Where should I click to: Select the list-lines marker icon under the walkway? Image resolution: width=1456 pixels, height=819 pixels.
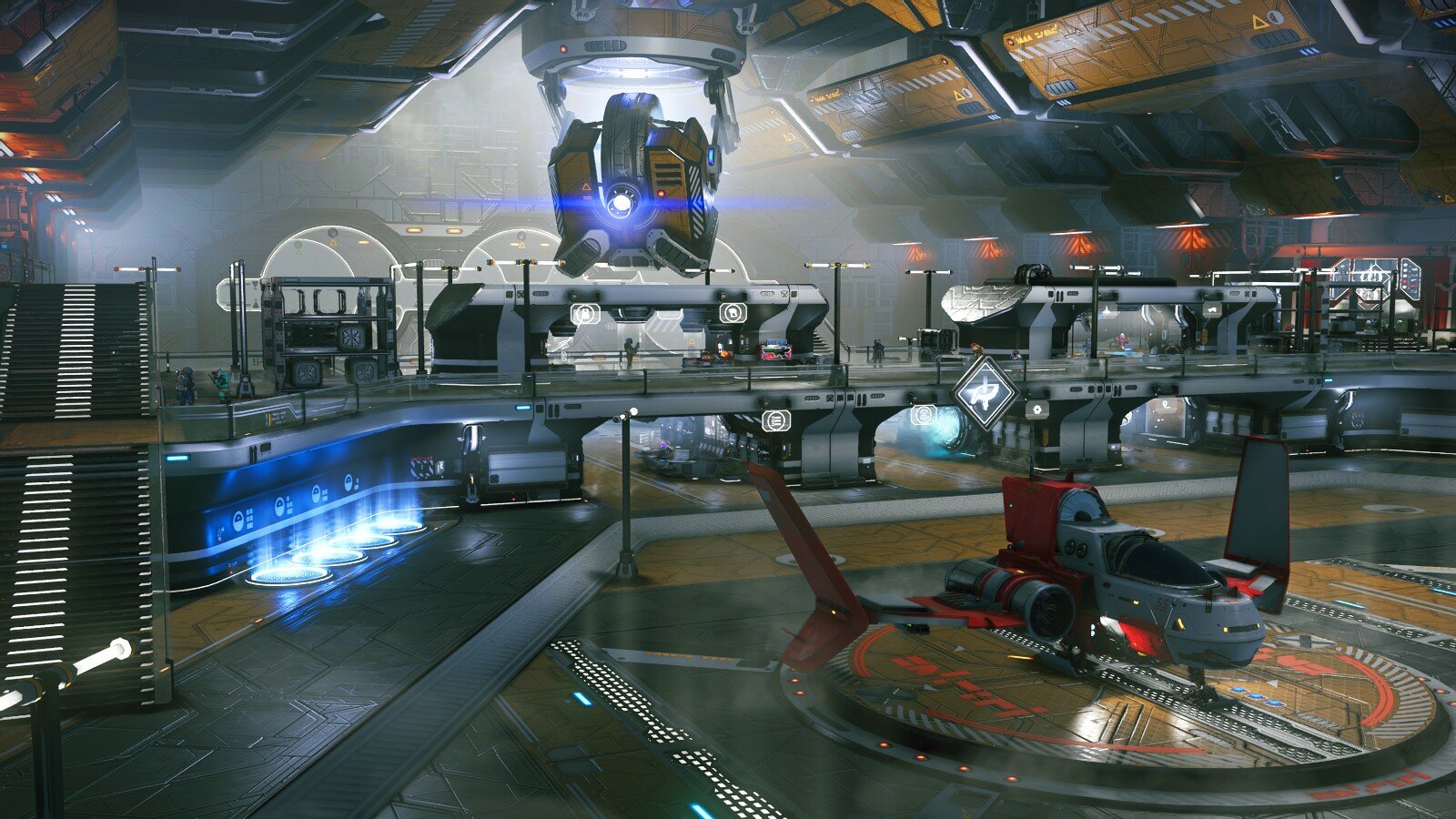[775, 420]
